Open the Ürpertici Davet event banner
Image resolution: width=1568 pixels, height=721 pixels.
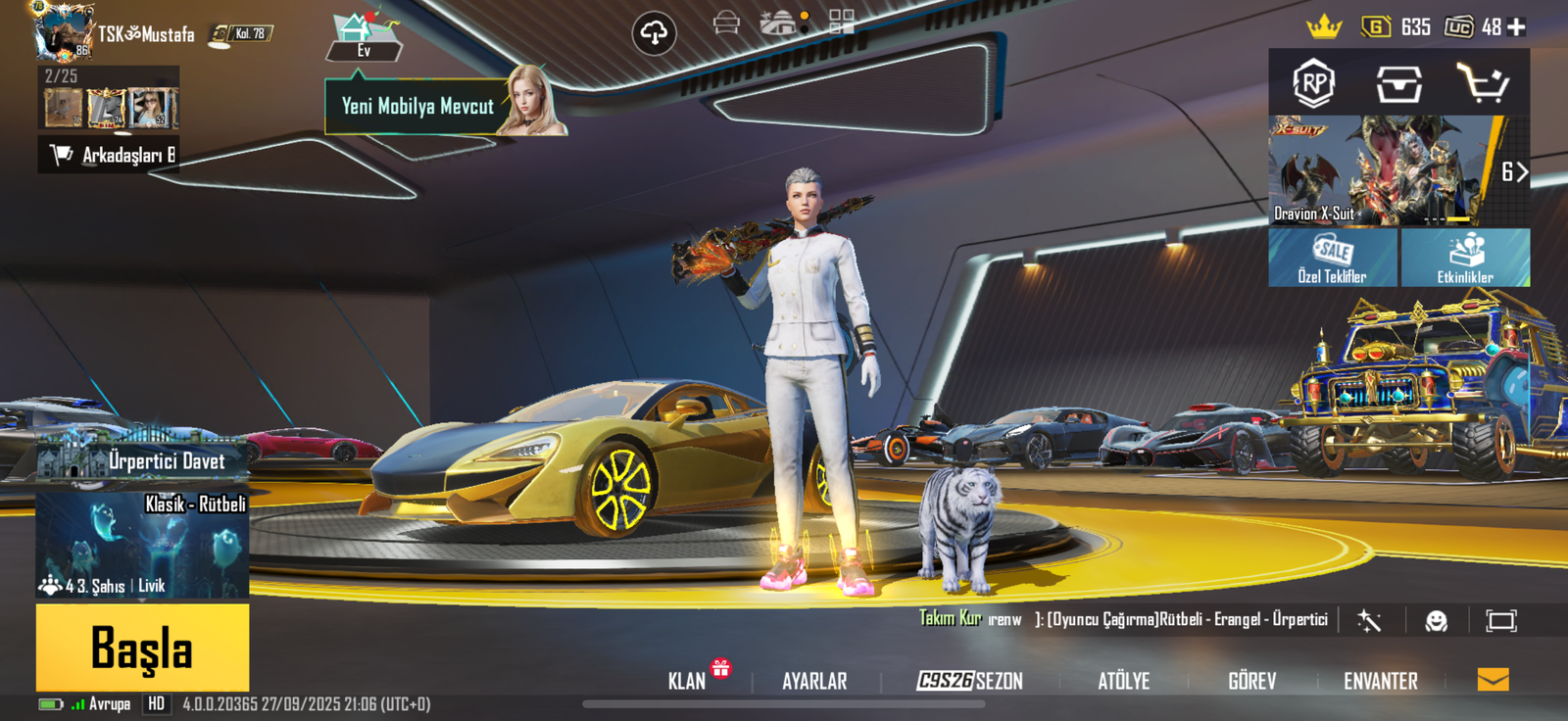[142, 457]
